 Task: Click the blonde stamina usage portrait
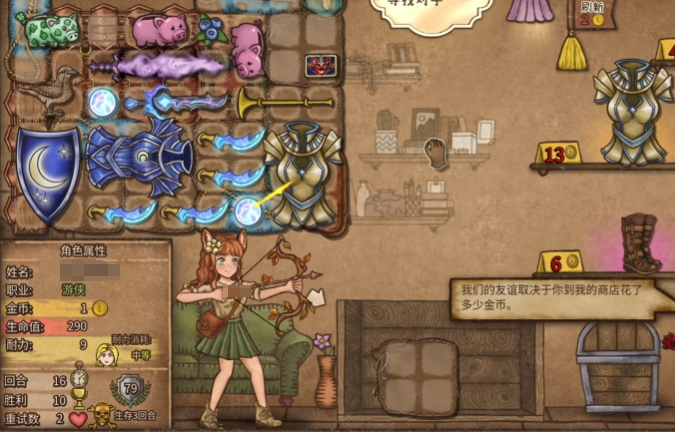click(x=104, y=353)
